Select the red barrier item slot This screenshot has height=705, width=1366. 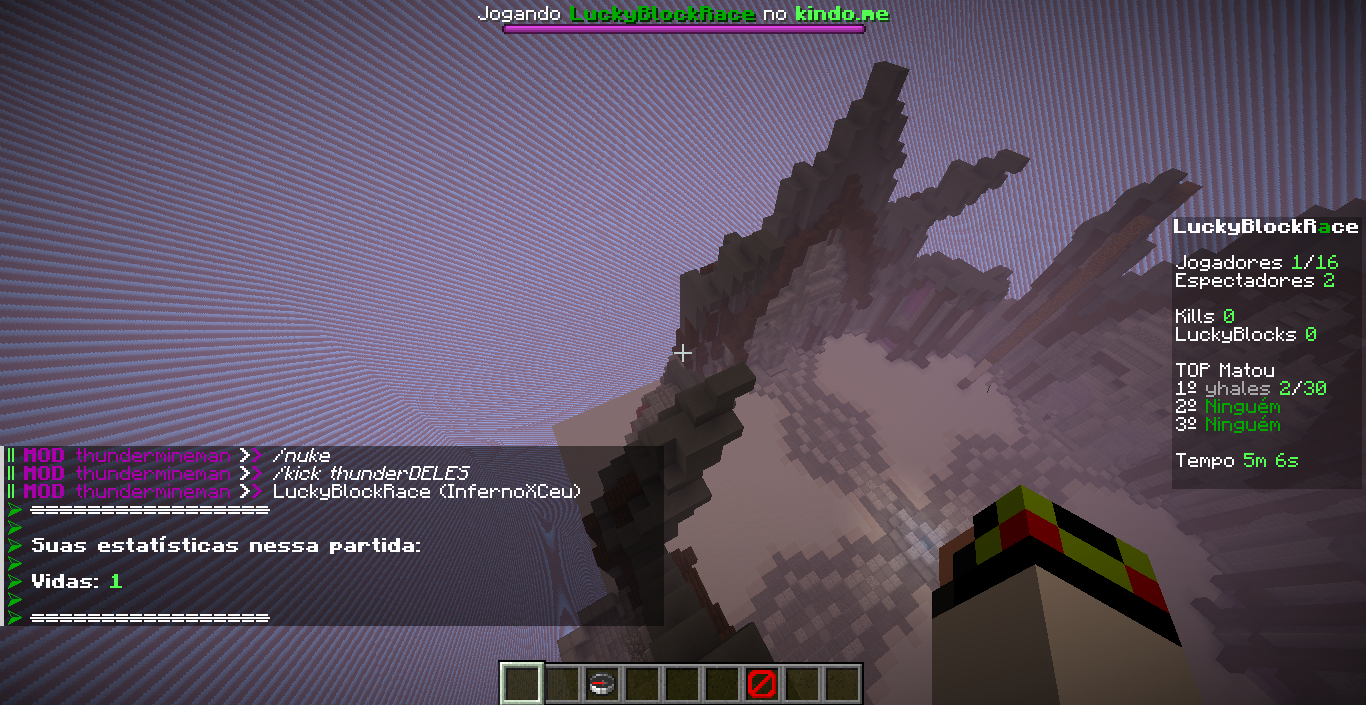pos(761,684)
